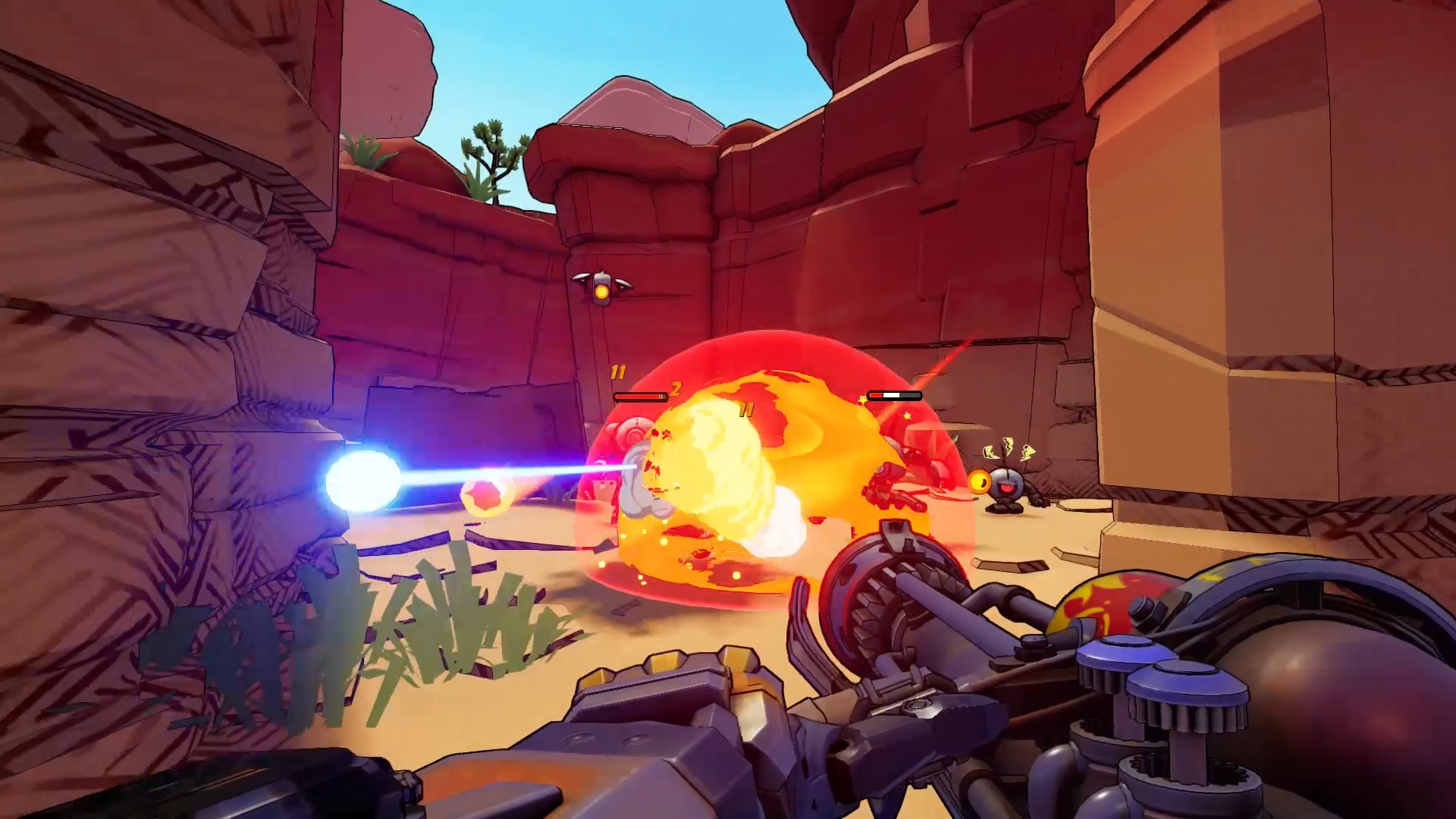Click the small robot enemy near the rocks
The image size is (1456, 819).
pyautogui.click(x=1007, y=485)
